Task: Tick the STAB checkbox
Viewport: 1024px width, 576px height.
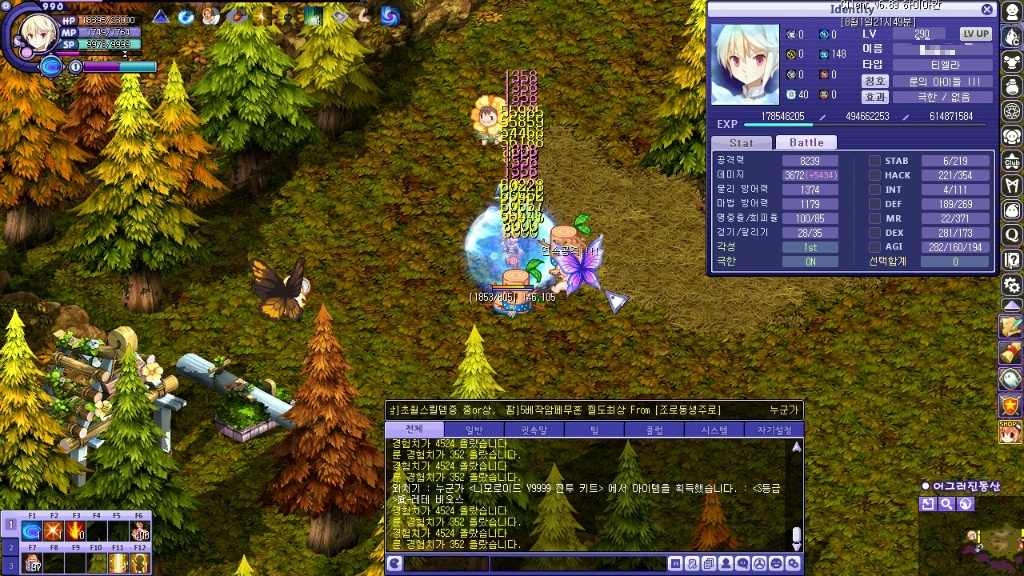Action: pyautogui.click(x=874, y=161)
